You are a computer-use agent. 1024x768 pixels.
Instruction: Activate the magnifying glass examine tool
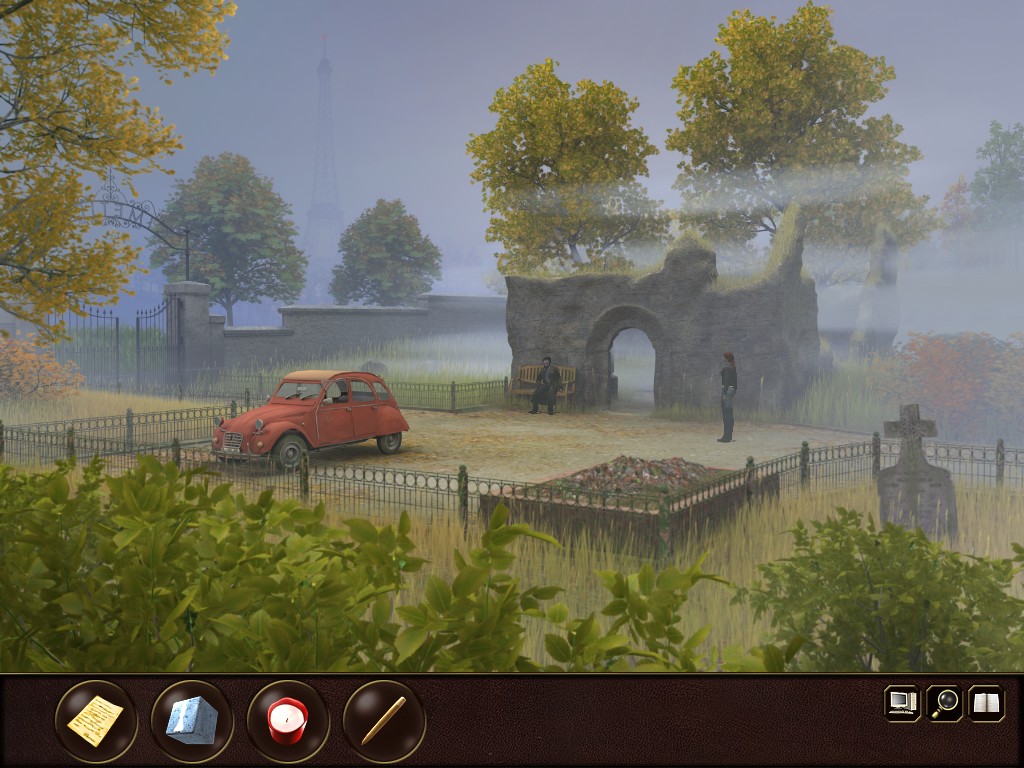(944, 703)
